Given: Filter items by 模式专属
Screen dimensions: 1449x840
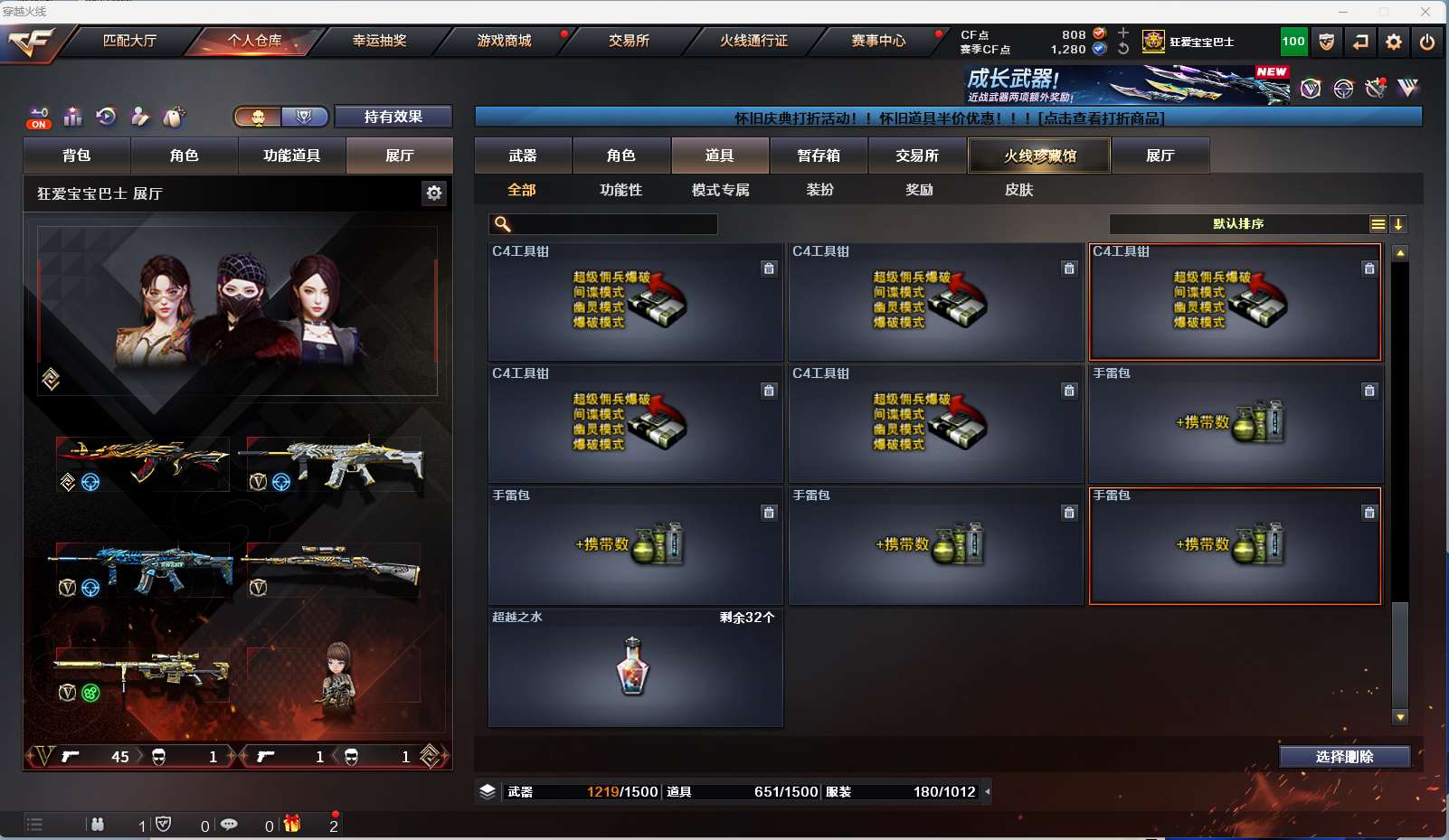Looking at the screenshot, I should pos(720,190).
